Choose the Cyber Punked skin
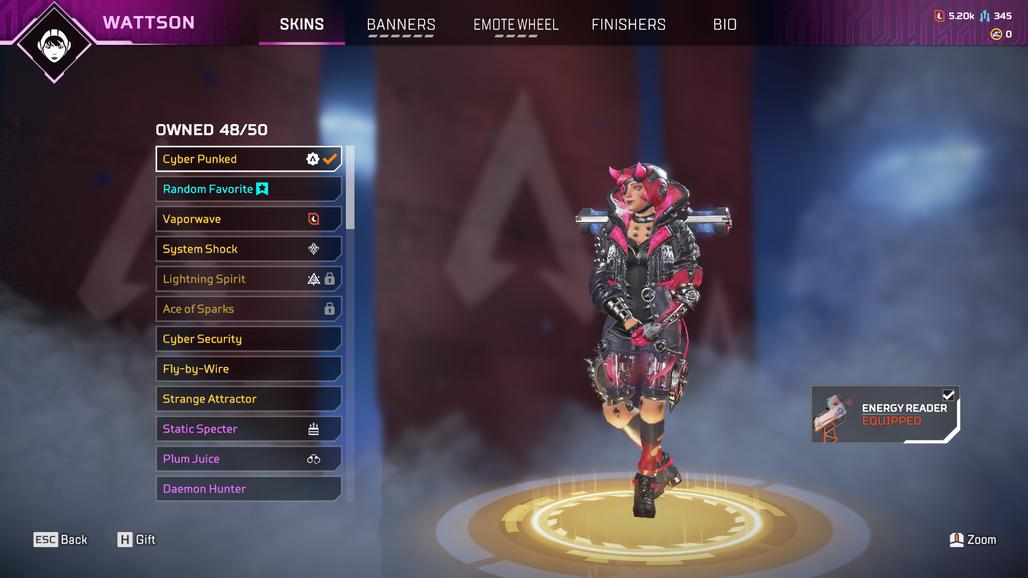This screenshot has width=1028, height=578. click(x=248, y=159)
